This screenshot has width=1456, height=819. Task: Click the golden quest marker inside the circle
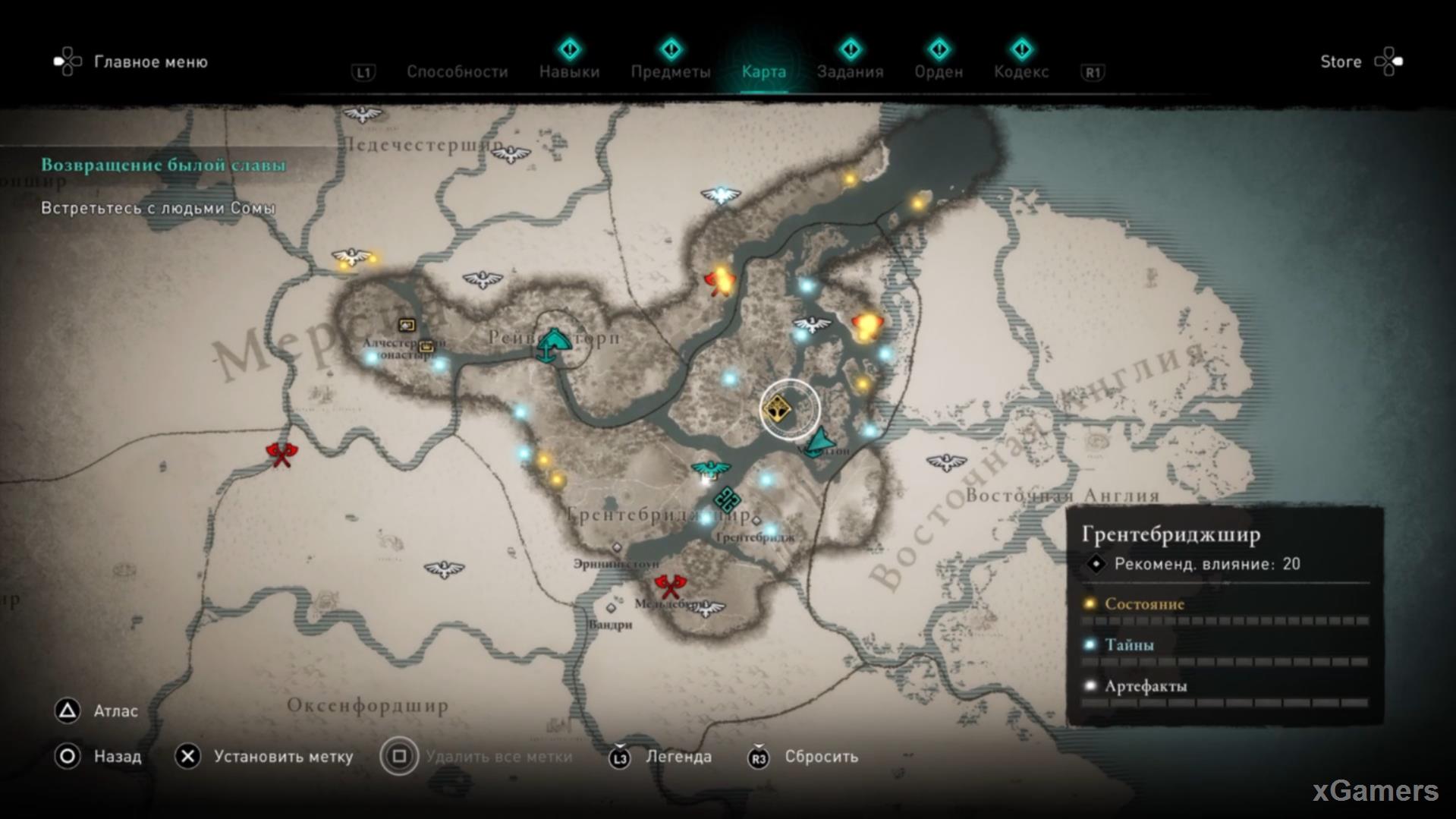click(x=777, y=410)
